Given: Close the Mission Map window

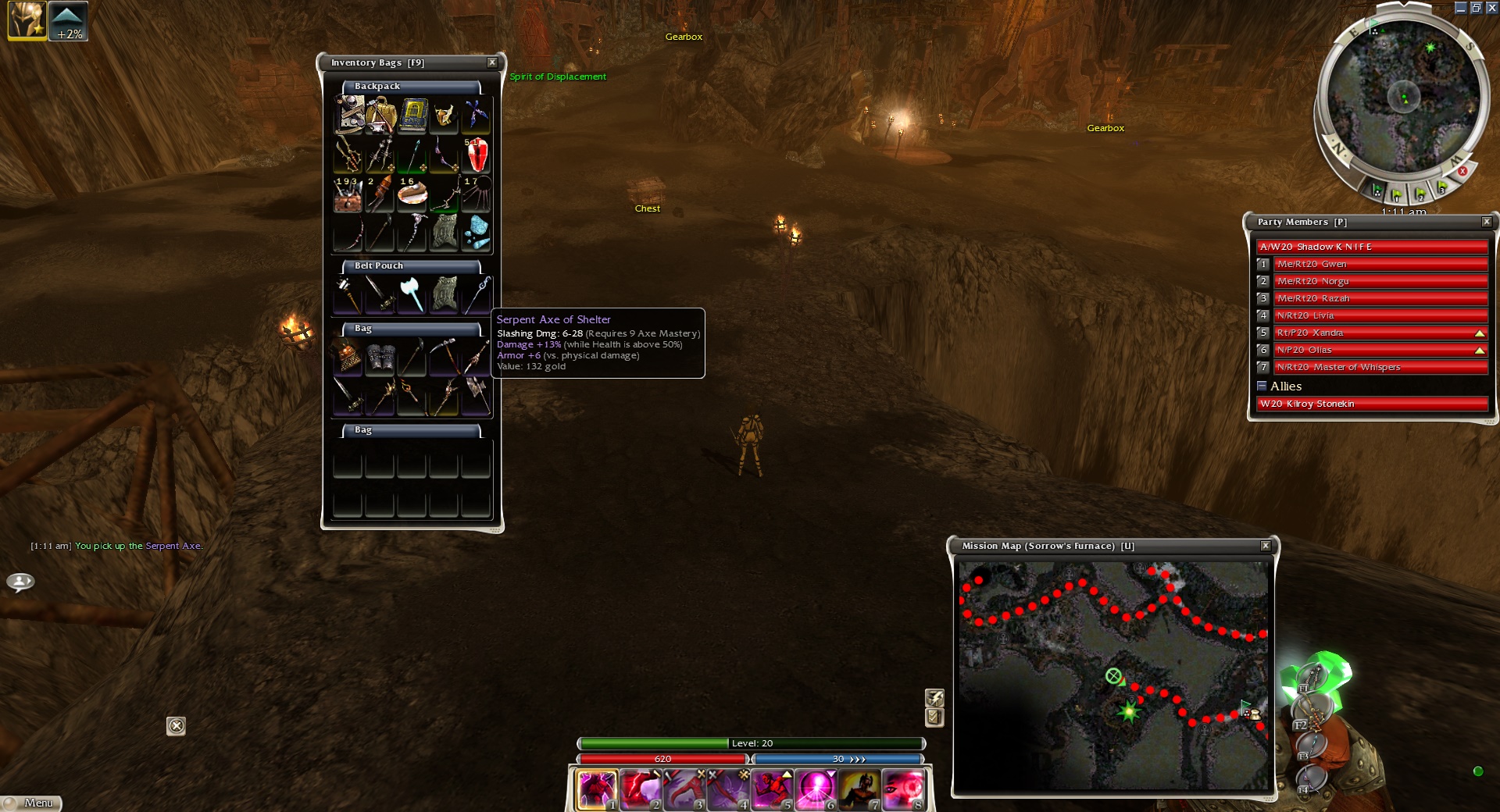Looking at the screenshot, I should point(1266,546).
